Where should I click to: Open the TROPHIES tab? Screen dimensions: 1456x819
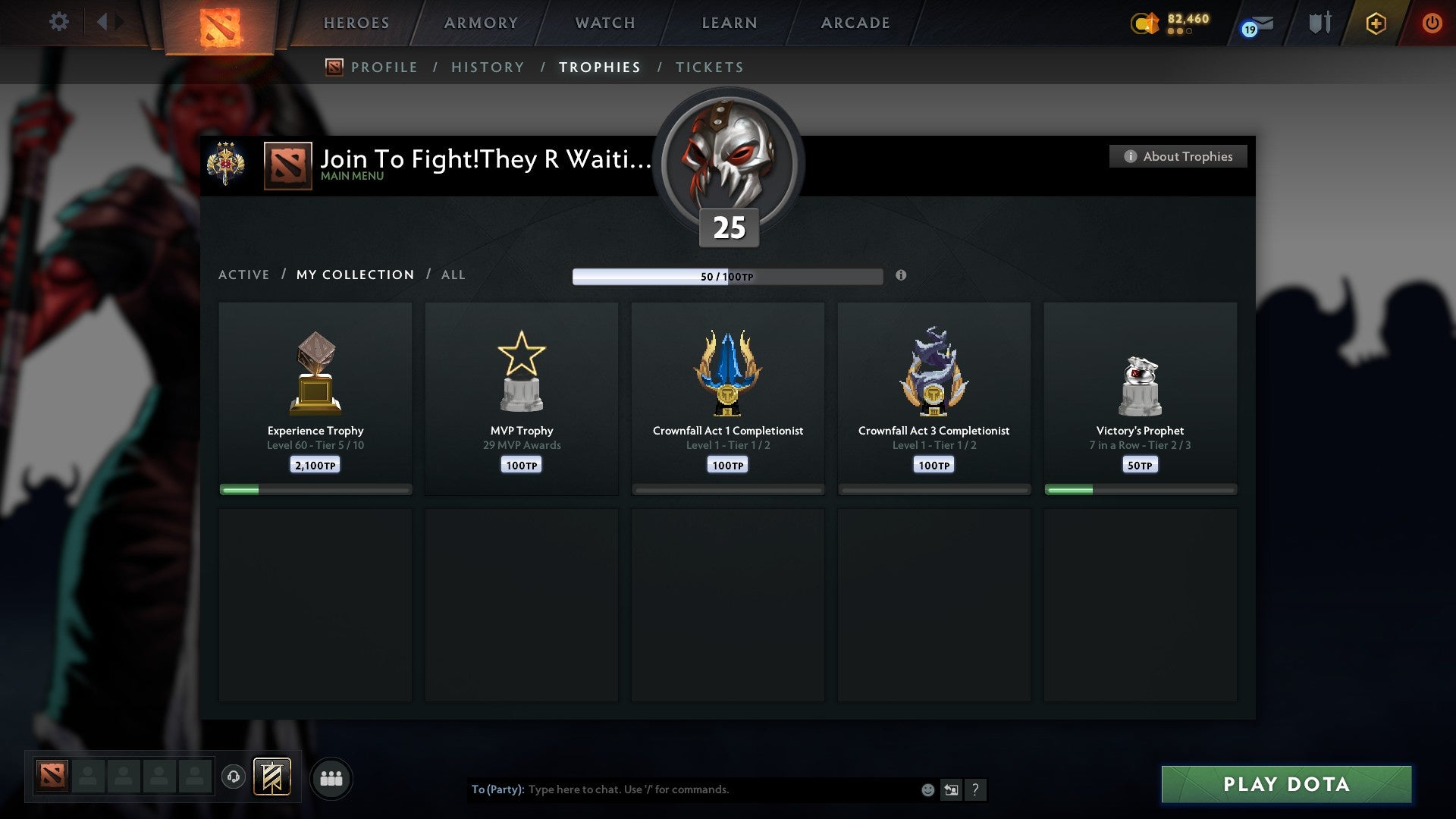(599, 67)
